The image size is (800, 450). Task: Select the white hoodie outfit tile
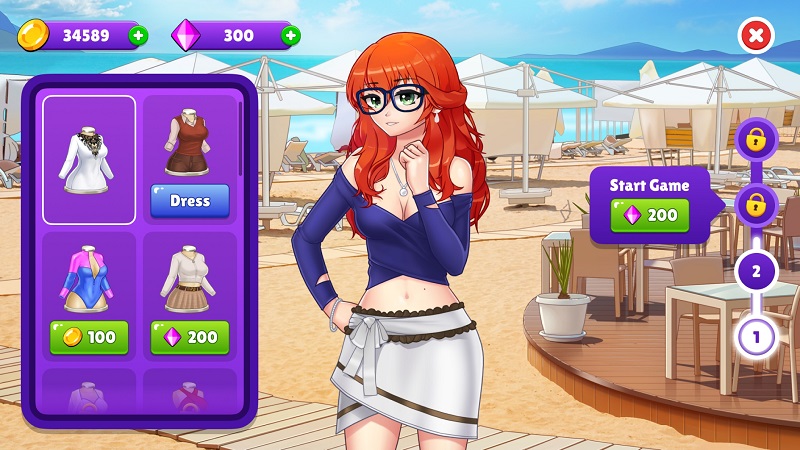[x=89, y=160]
